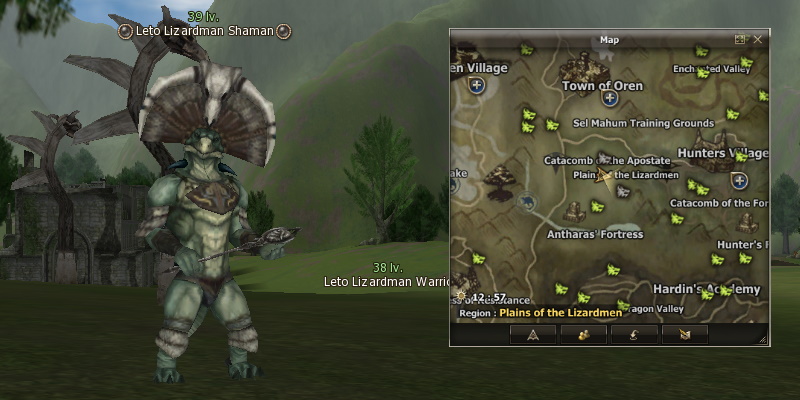Screen dimensions: 800x400
Task: Close the Map window
Action: tap(757, 40)
